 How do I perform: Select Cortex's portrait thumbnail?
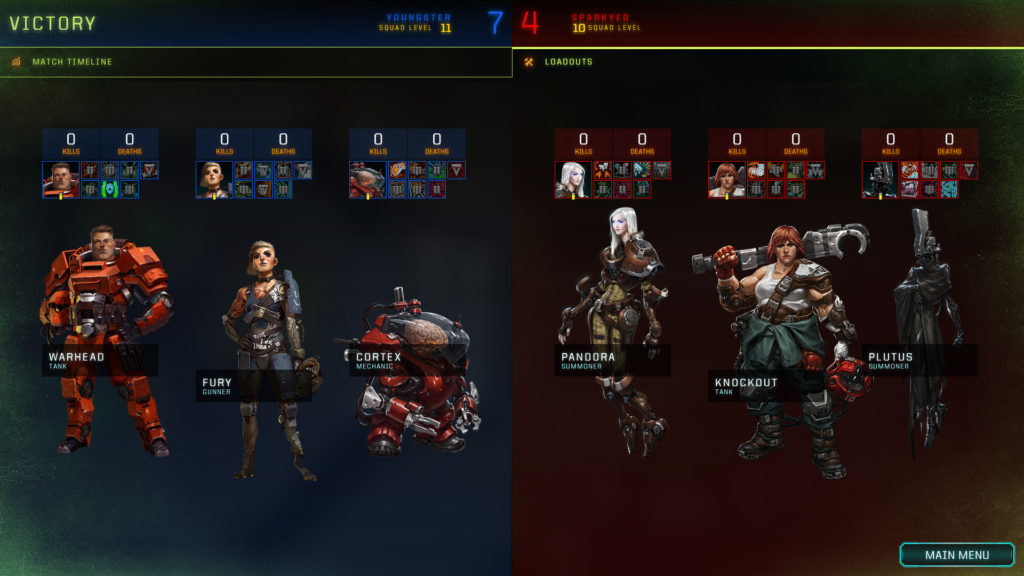click(x=367, y=179)
